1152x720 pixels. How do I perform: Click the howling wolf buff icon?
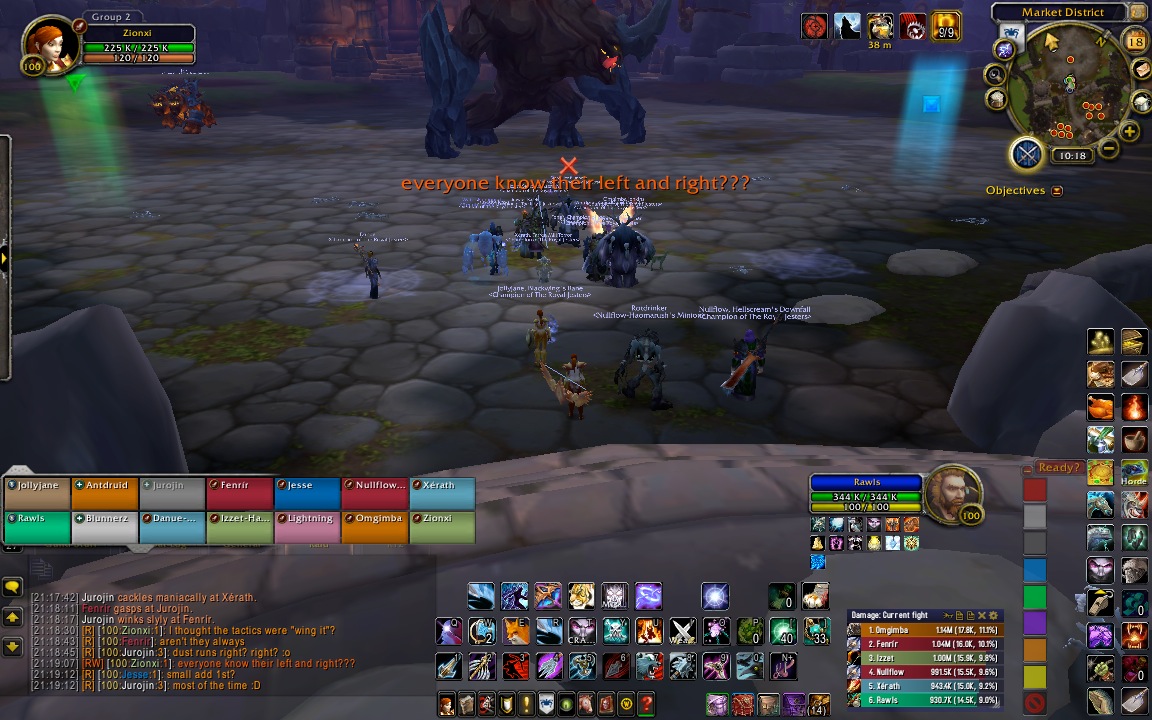click(x=847, y=26)
